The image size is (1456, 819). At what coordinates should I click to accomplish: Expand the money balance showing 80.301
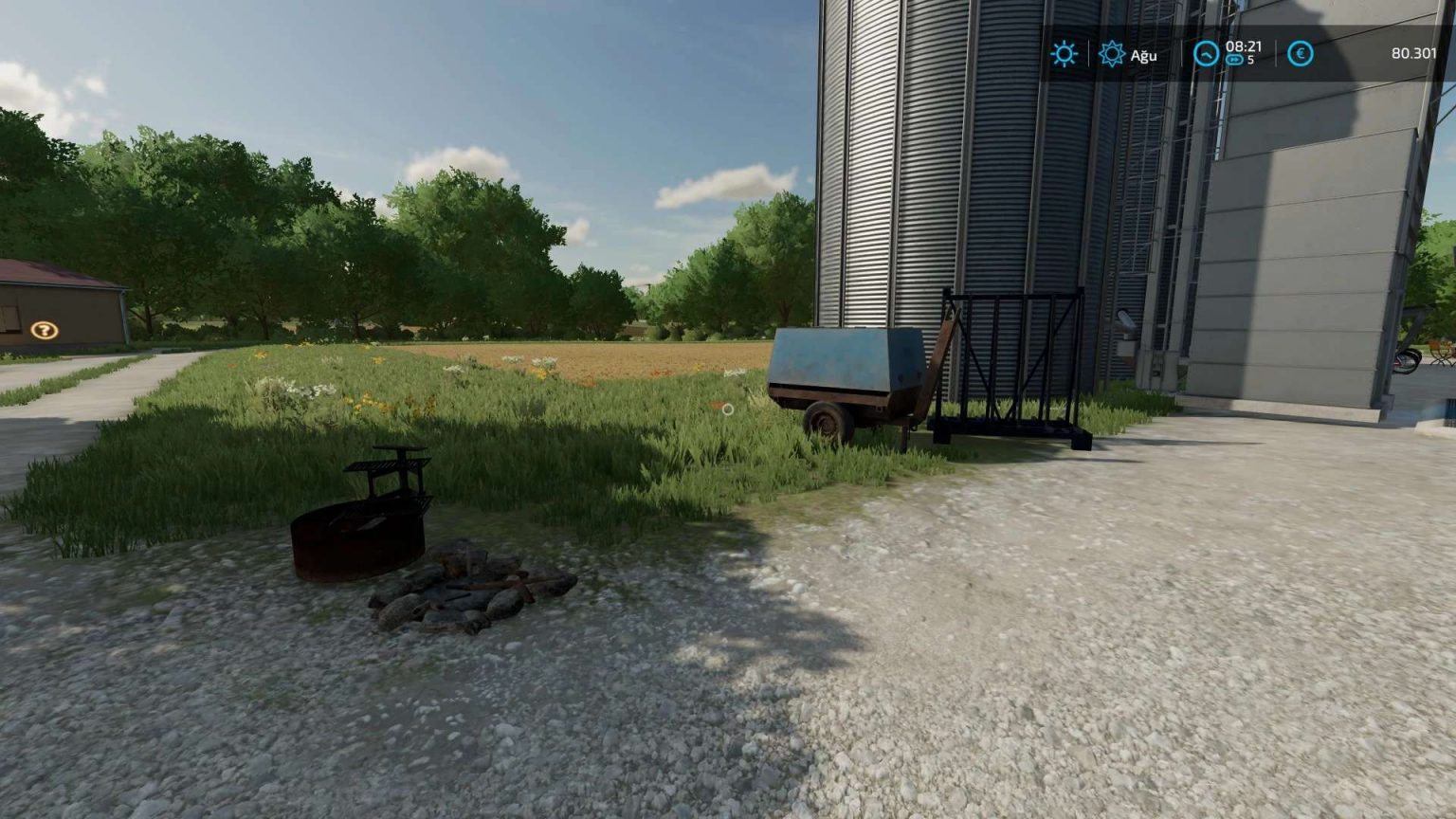(1410, 54)
